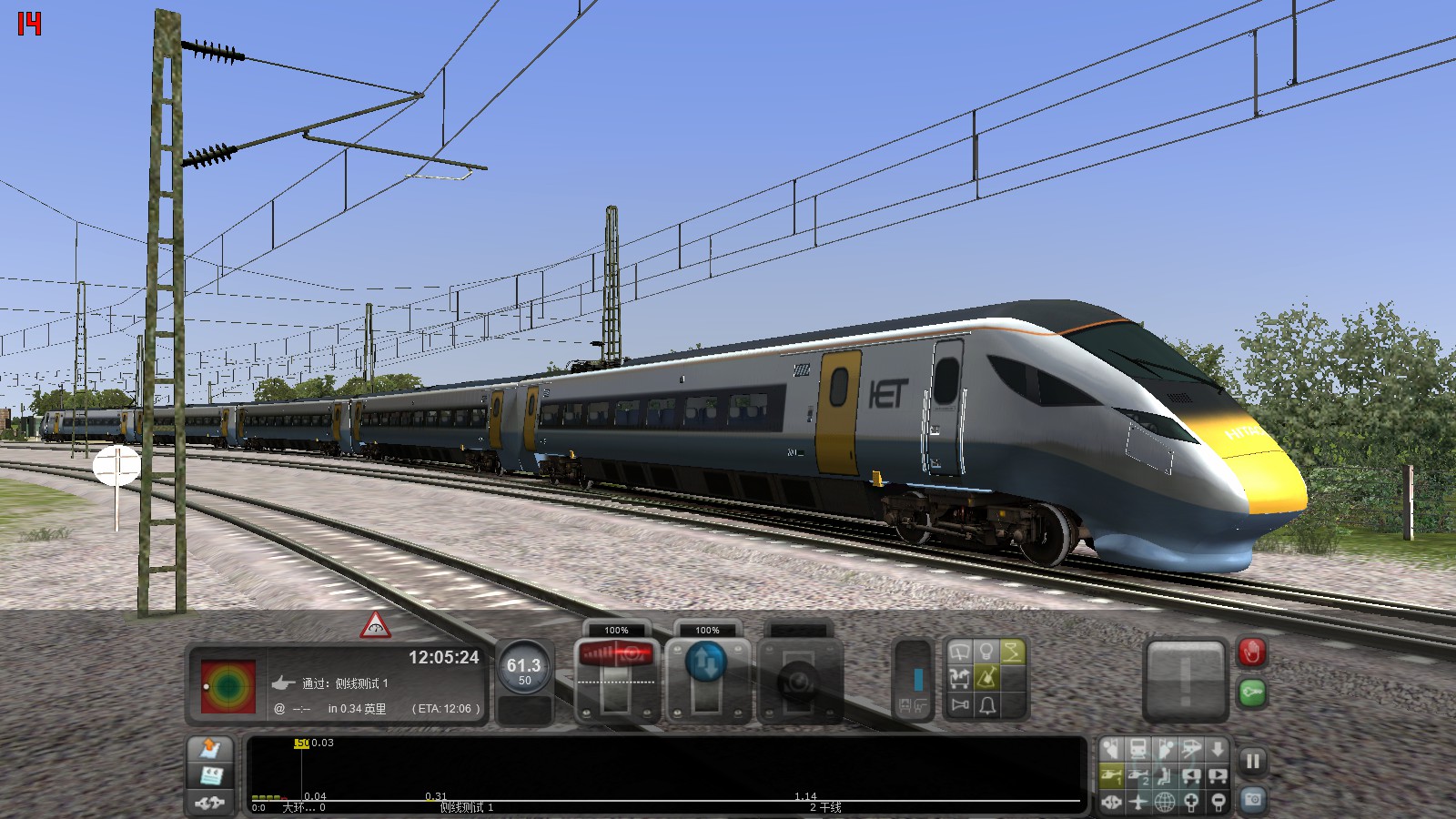Sound the horn icon
1456x819 pixels.
[960, 705]
